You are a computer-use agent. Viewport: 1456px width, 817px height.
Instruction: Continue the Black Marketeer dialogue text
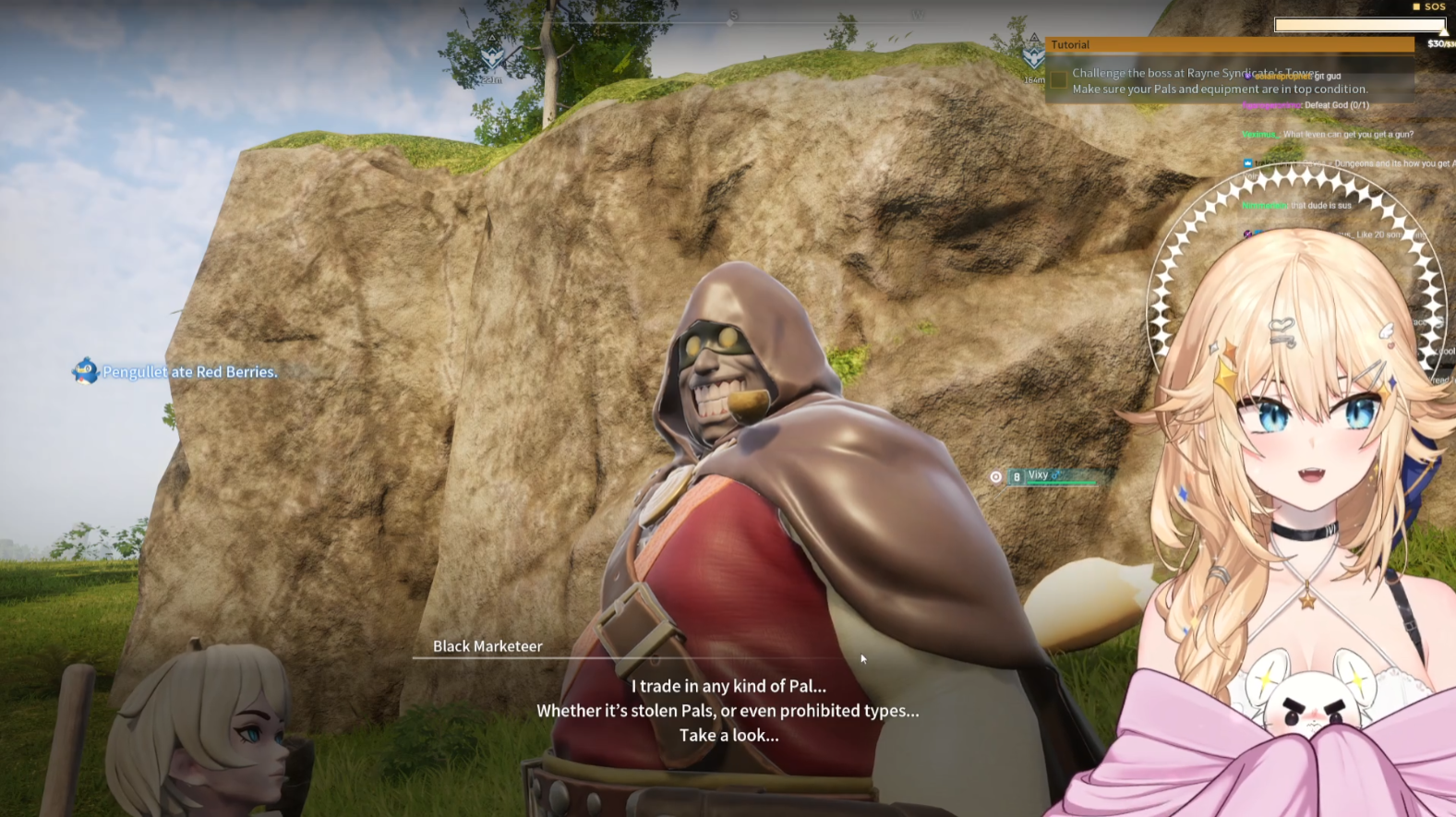(x=728, y=711)
